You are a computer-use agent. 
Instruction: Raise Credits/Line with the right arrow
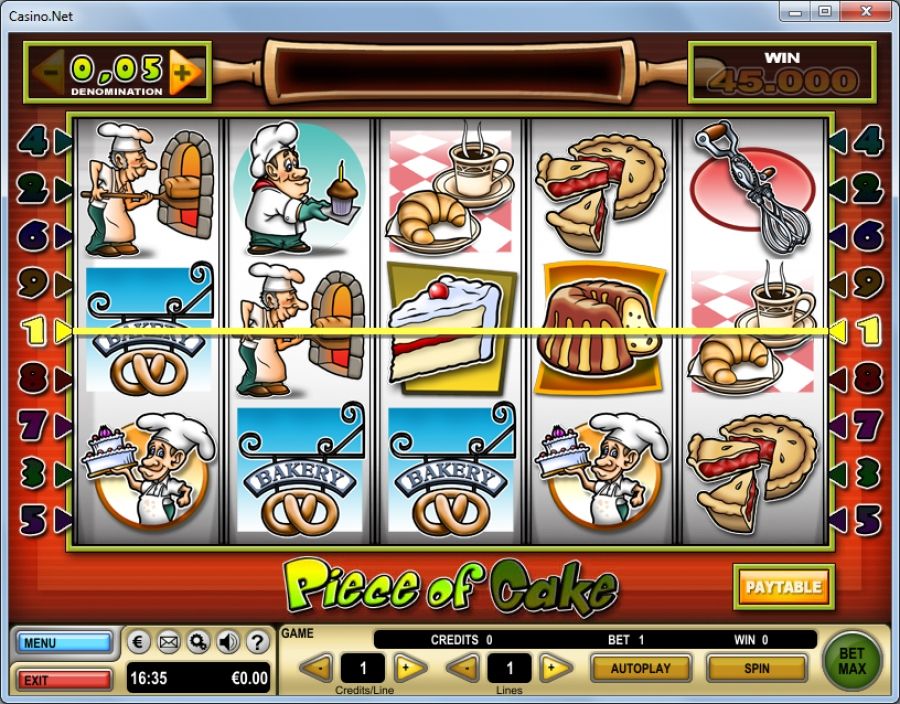coord(409,667)
